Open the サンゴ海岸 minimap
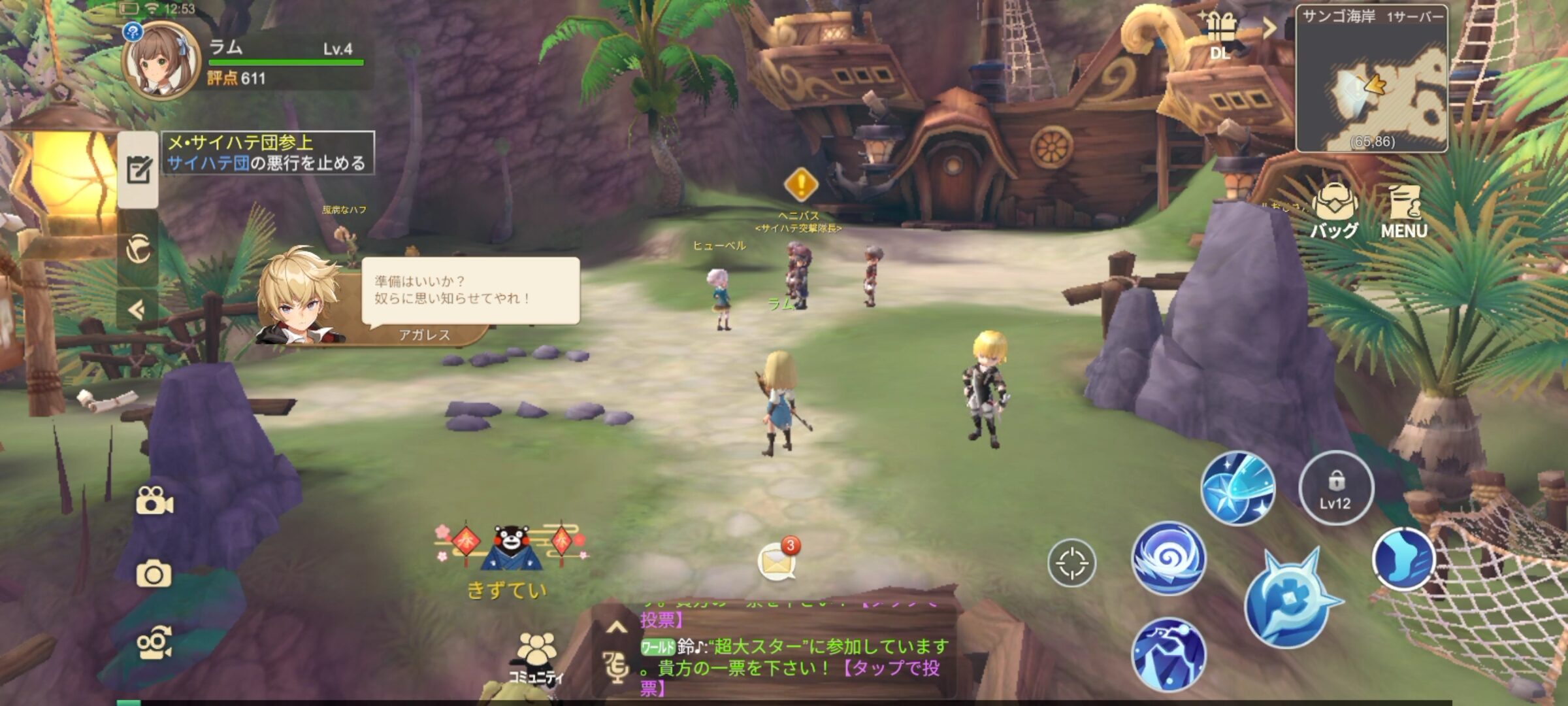This screenshot has width=1568, height=706. click(1371, 80)
